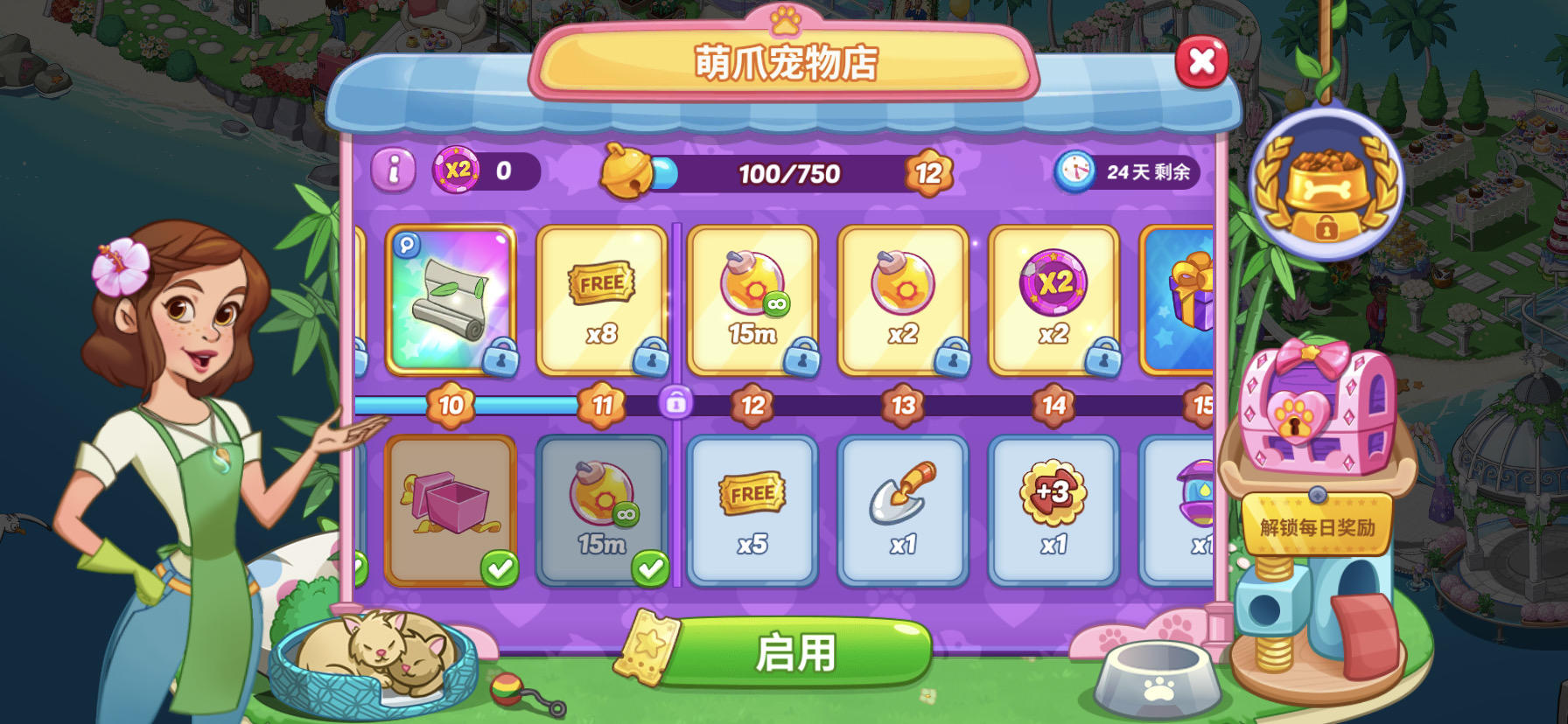Select the X2 disc reward above level 14
Screen dimensions: 1568x724
(1052, 297)
